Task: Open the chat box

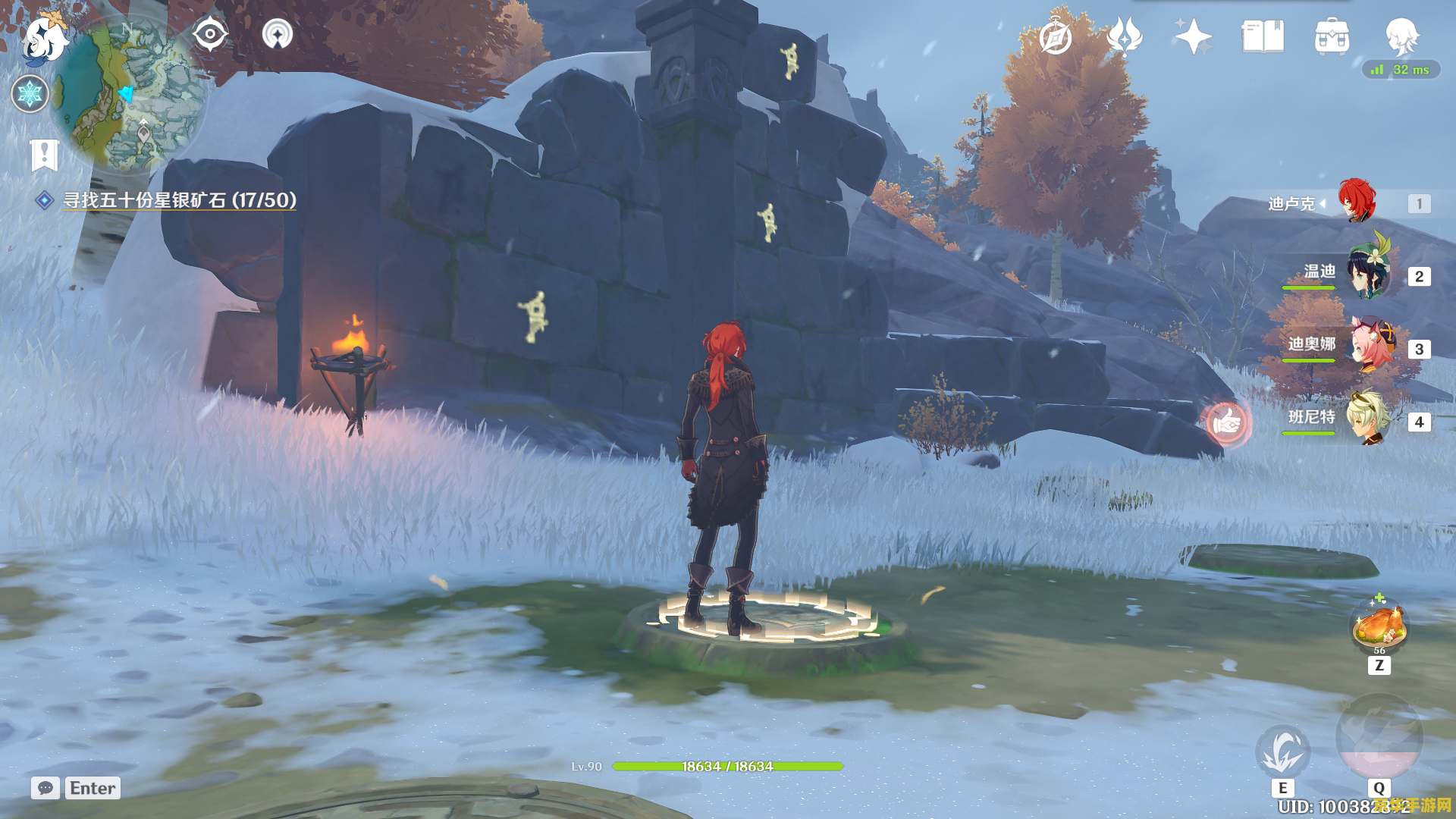Action: tap(76, 788)
